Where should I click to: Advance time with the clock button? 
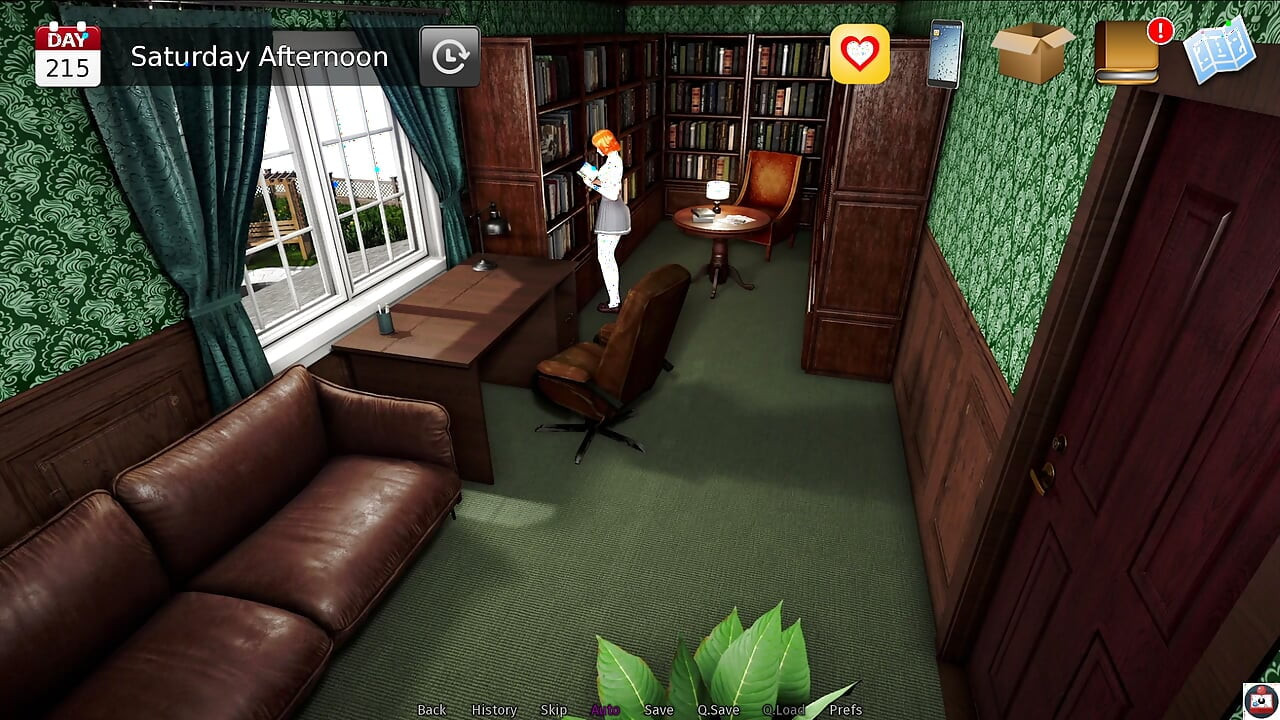pos(449,56)
